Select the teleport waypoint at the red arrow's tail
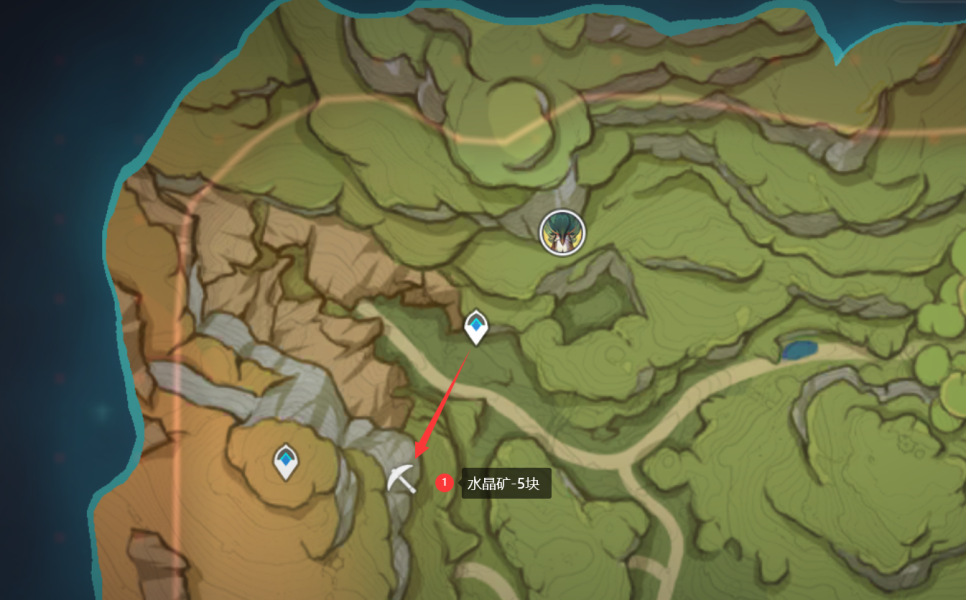This screenshot has height=600, width=966. point(476,326)
